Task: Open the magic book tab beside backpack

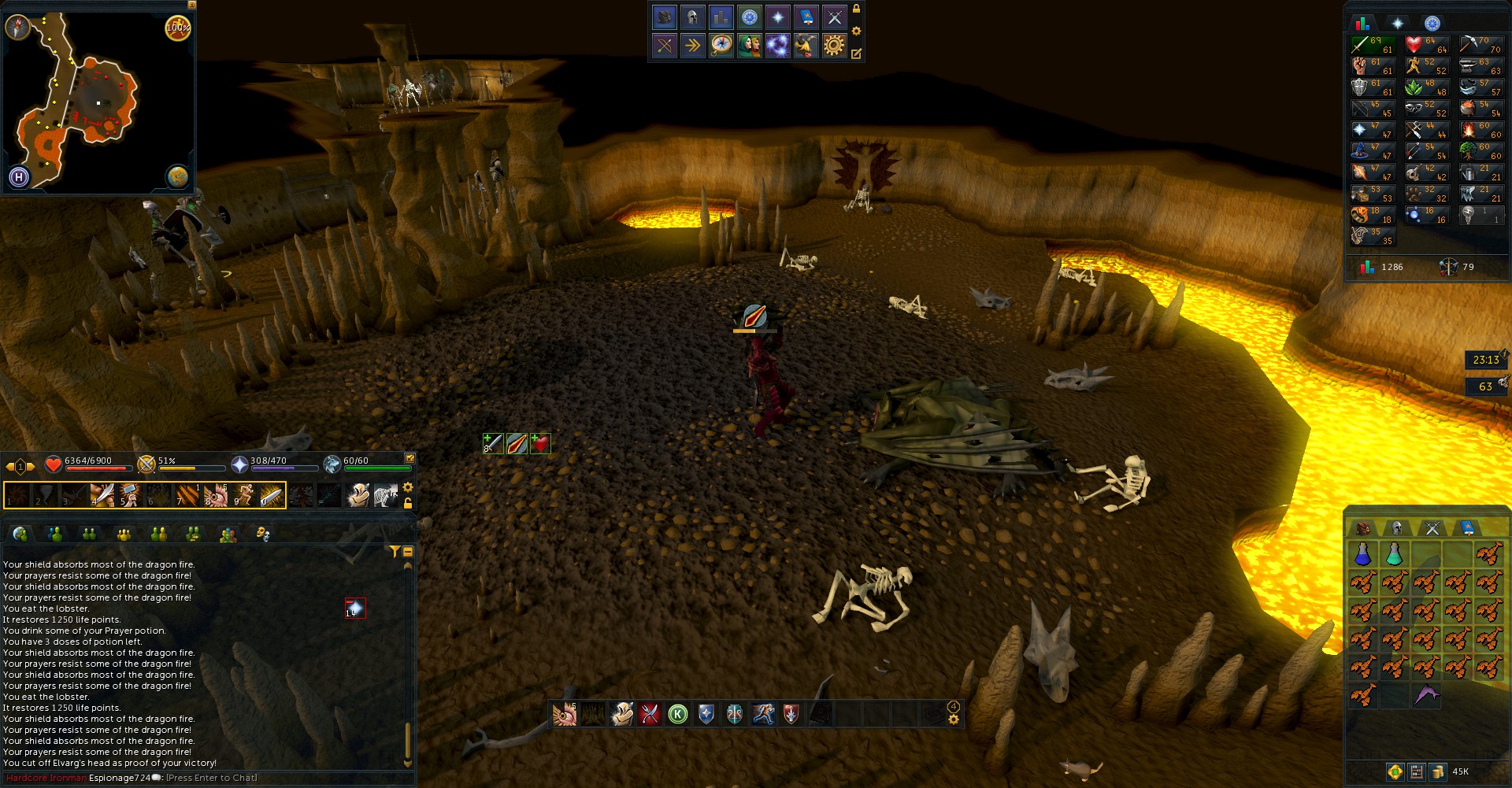Action: click(1467, 528)
